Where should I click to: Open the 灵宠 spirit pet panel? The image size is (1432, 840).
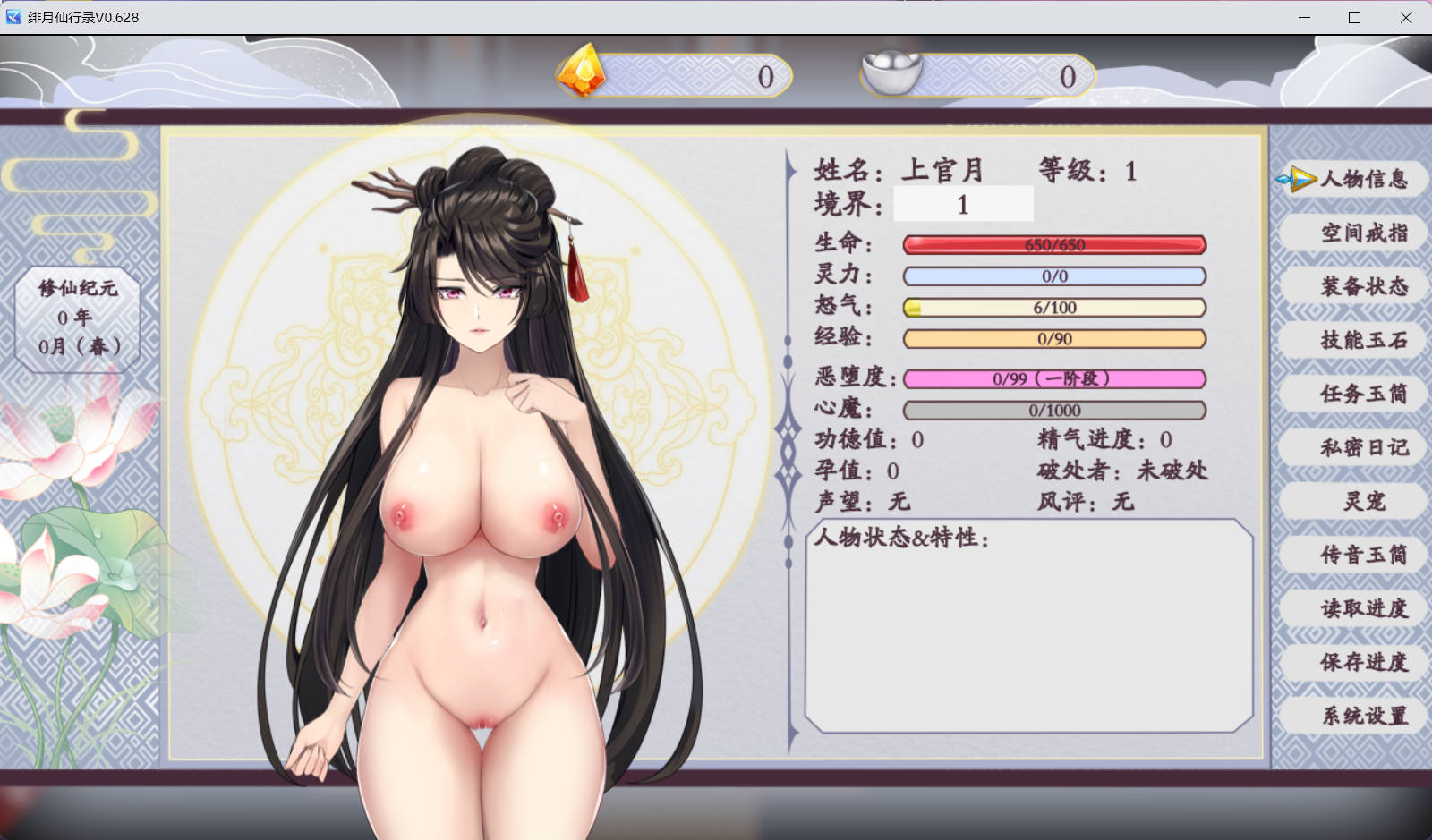1353,502
